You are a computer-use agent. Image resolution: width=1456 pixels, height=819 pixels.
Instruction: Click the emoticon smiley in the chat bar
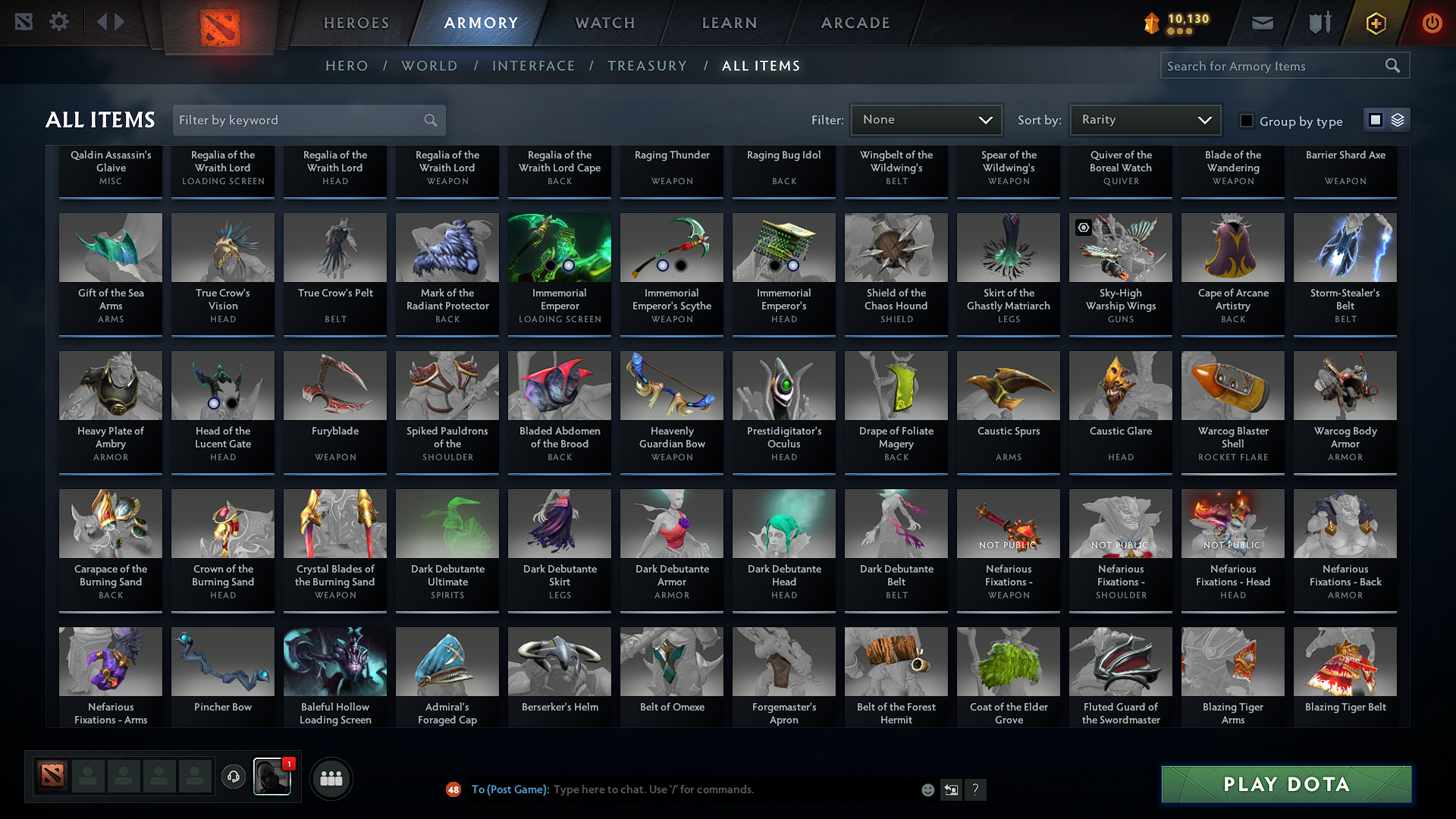(x=927, y=789)
